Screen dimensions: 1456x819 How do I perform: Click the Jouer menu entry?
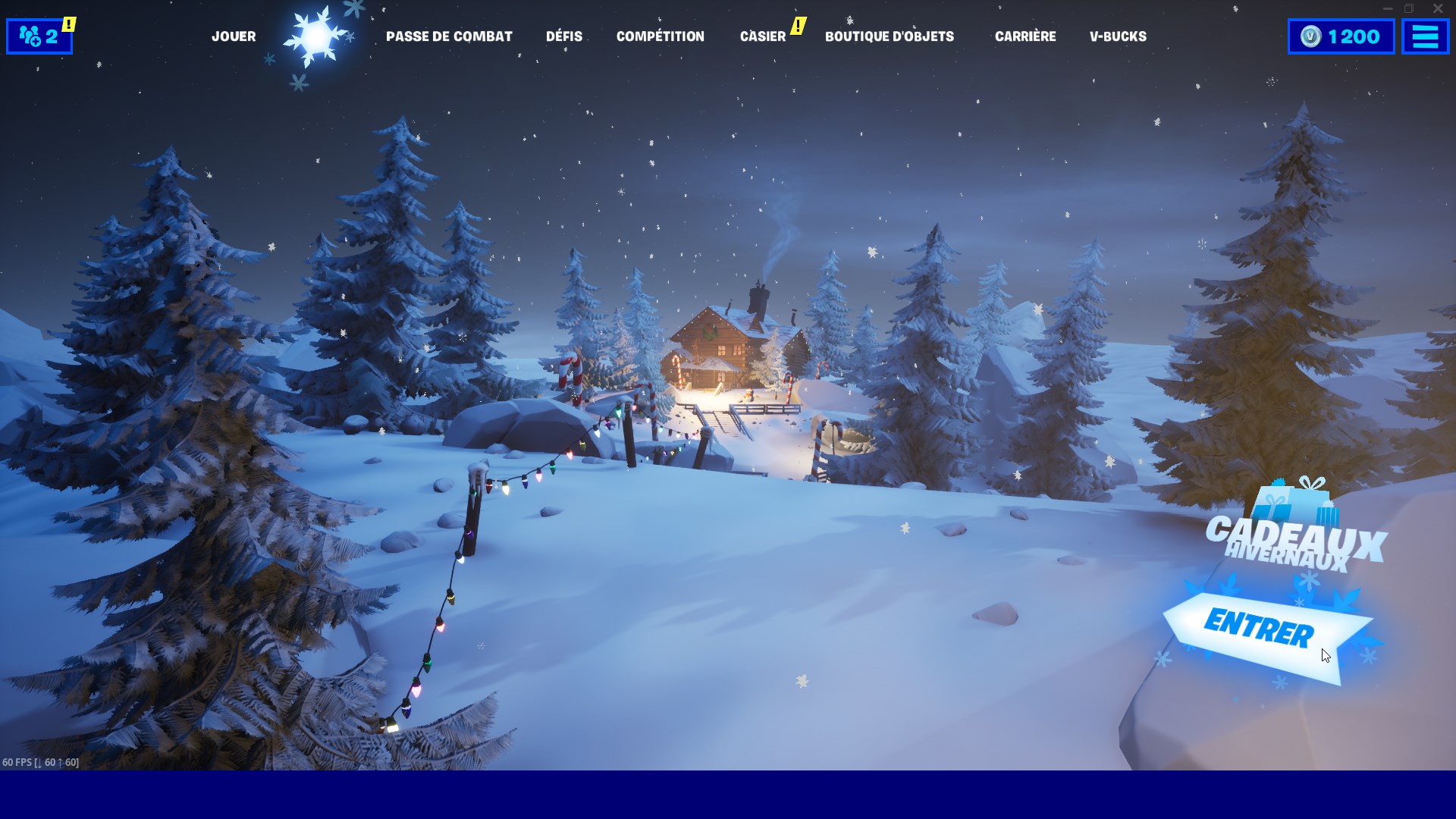click(x=234, y=36)
